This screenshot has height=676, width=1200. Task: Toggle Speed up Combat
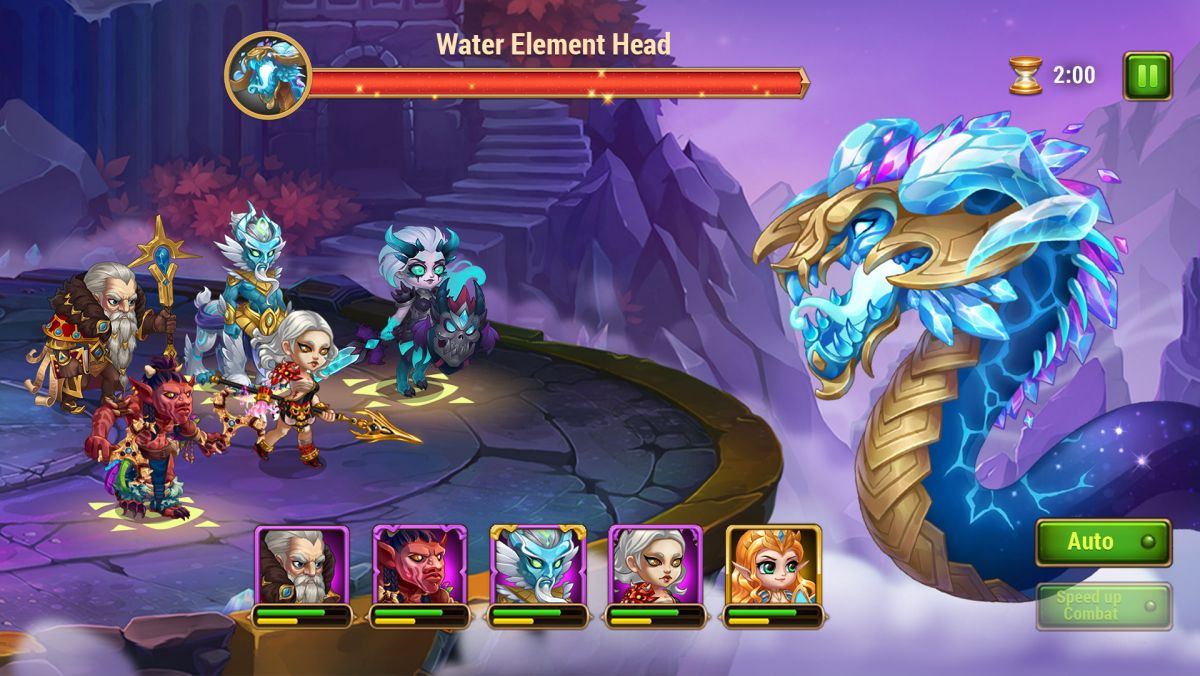(1103, 606)
